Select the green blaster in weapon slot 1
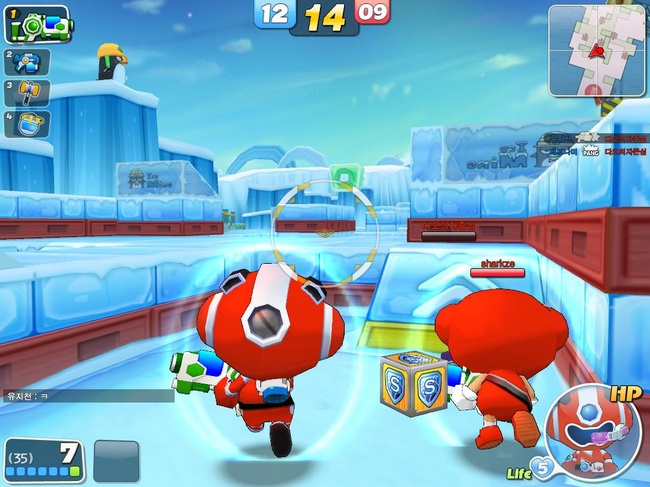 38,24
